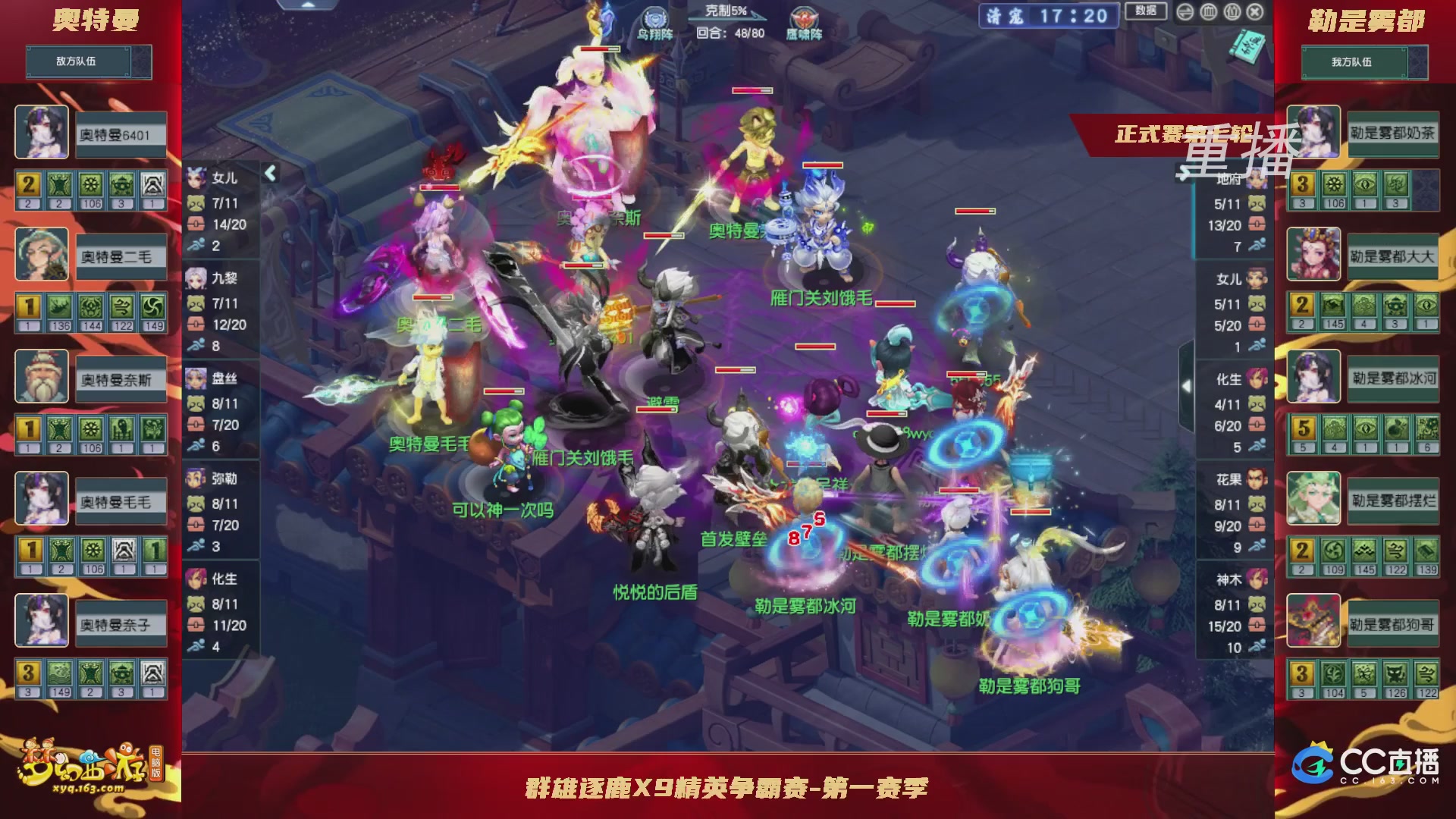
Task: Click 奥特曼奈斯's character portrait
Action: point(42,378)
